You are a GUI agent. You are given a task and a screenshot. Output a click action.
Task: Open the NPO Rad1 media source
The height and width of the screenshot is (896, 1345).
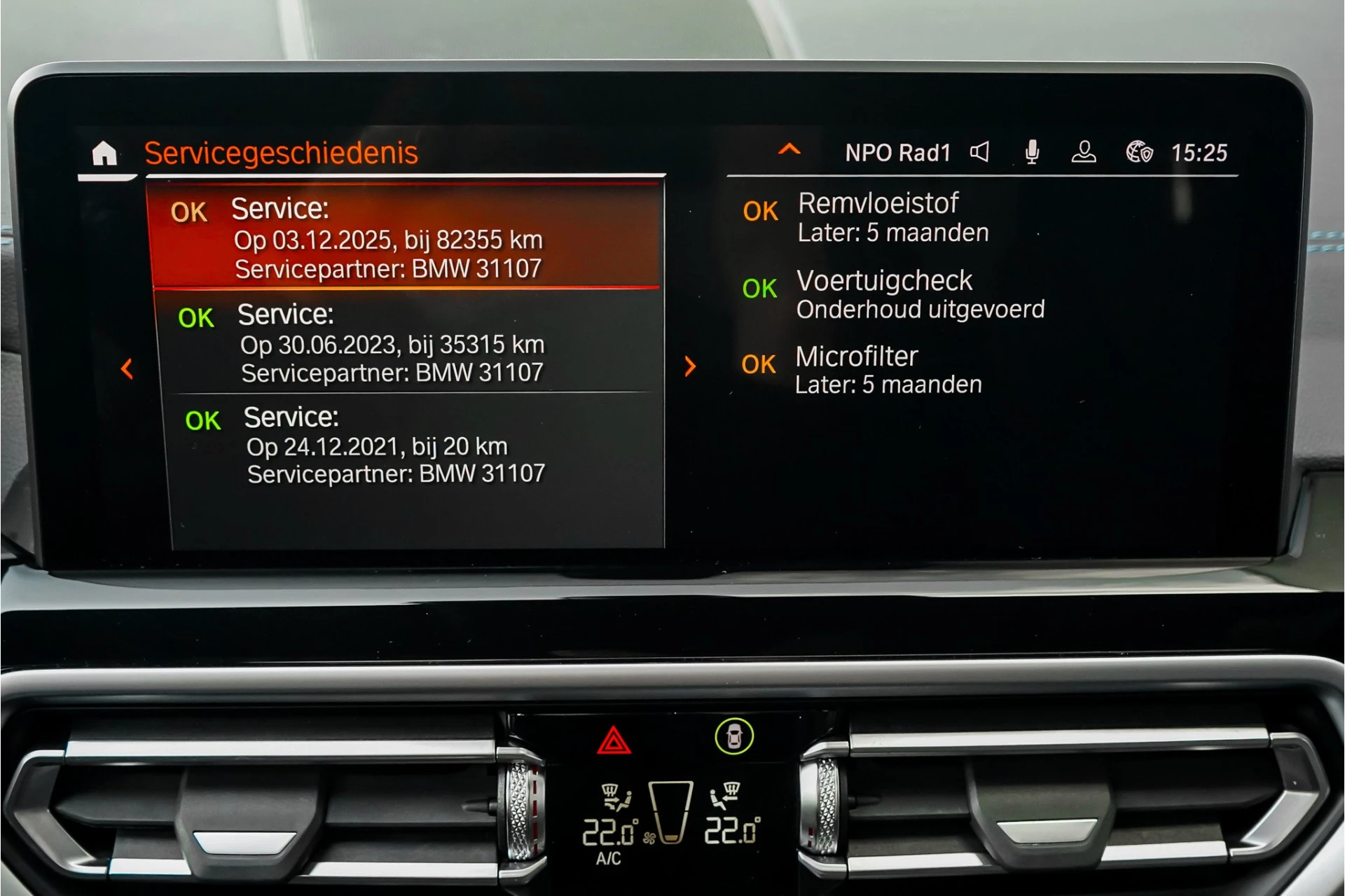[899, 153]
